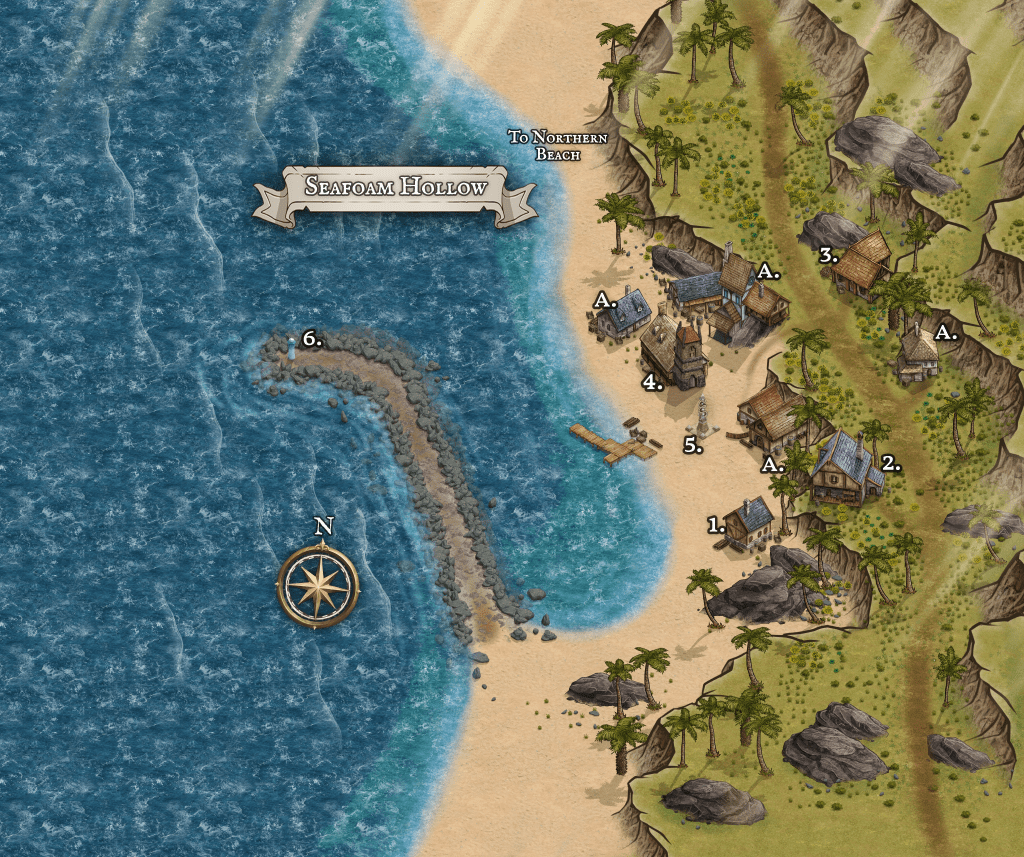Image resolution: width=1024 pixels, height=857 pixels.
Task: Select map marker number 1
Action: 716,523
